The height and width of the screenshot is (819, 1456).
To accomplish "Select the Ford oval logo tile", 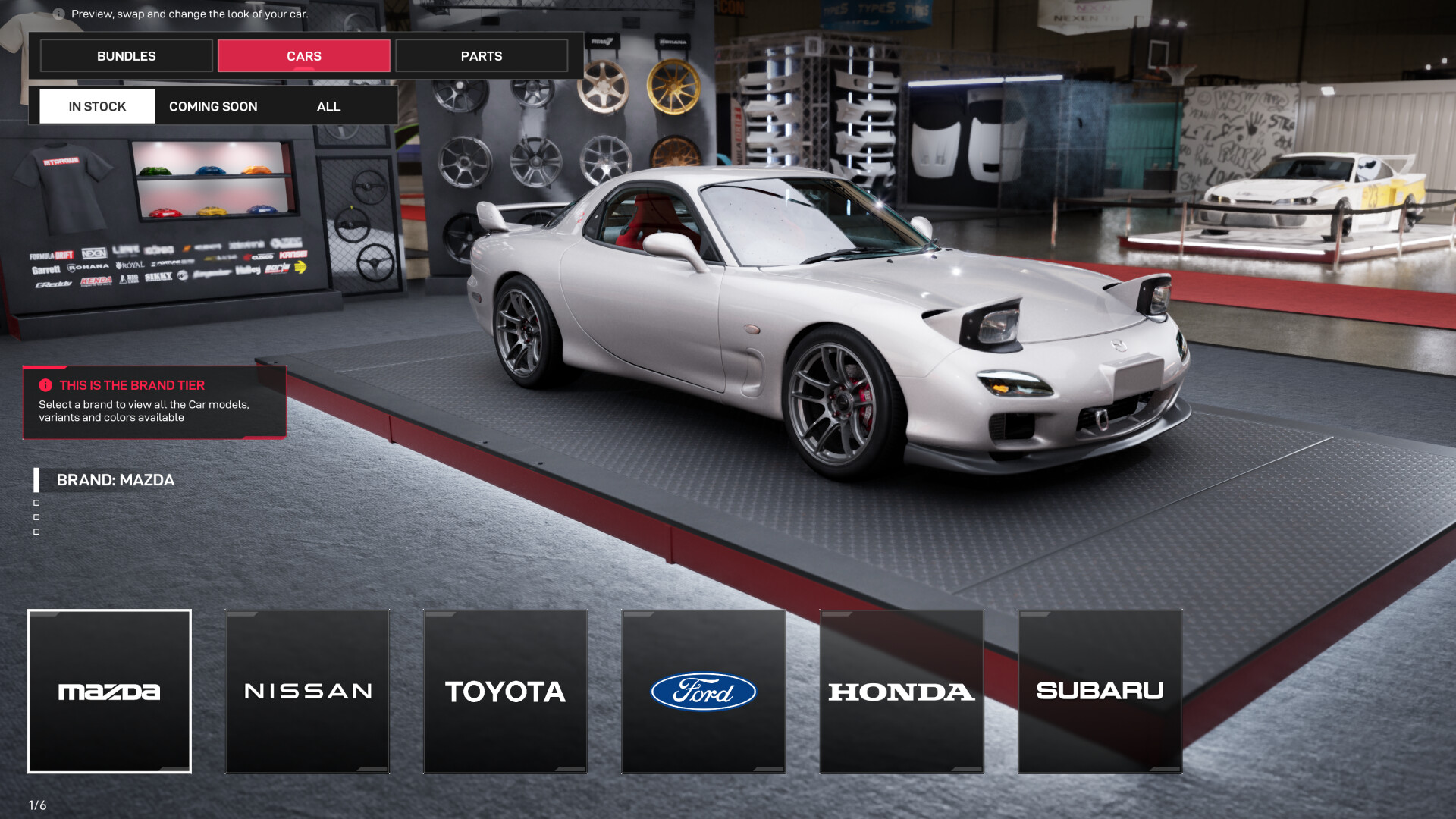I will pos(703,692).
